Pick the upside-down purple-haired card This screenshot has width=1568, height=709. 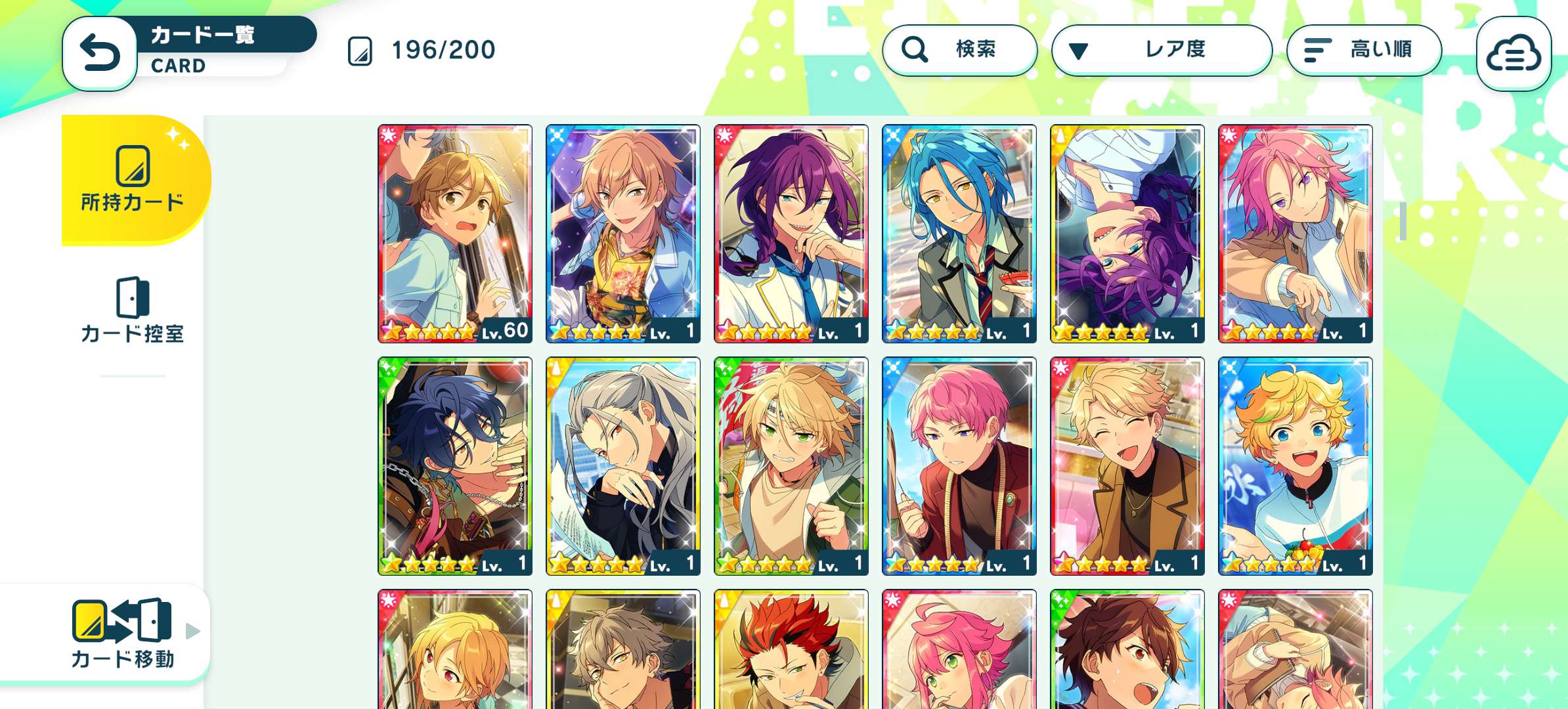click(1127, 233)
